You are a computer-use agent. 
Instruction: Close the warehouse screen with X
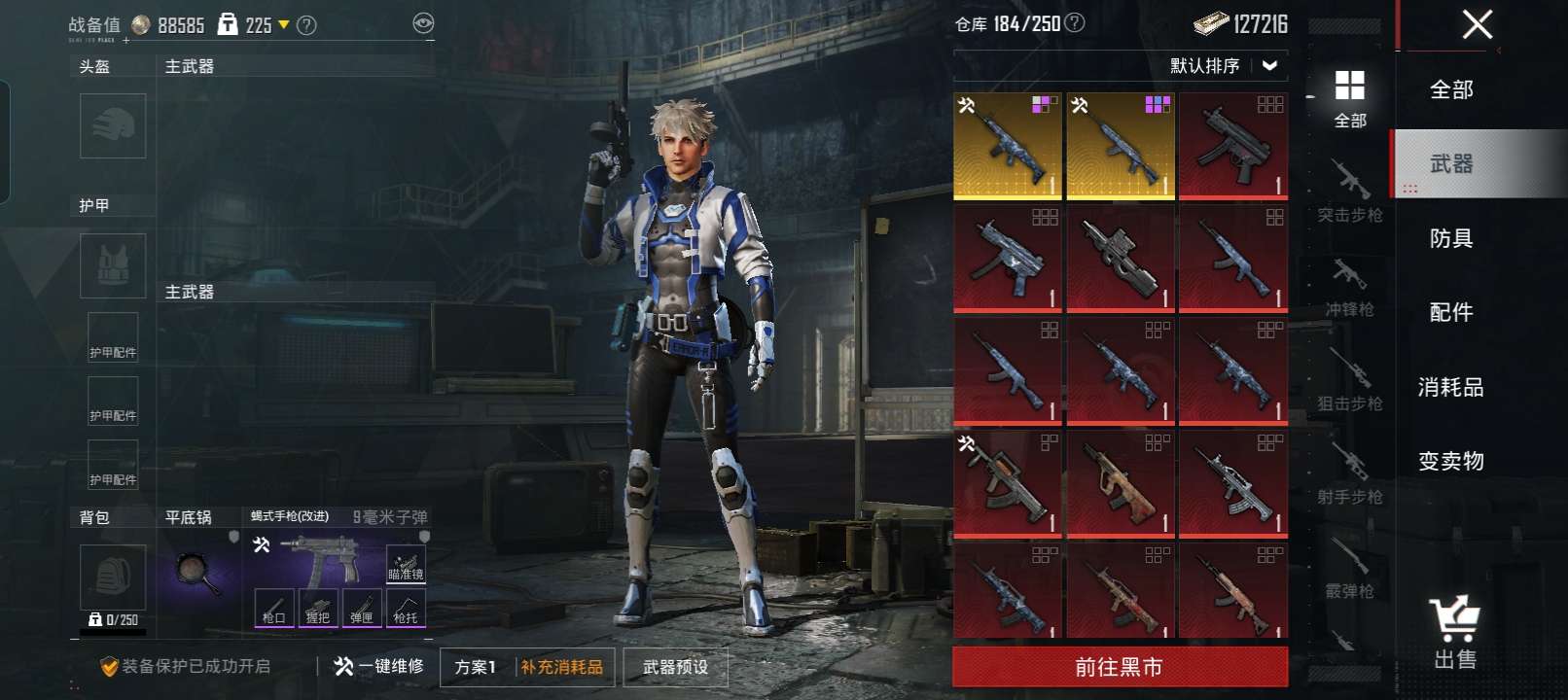click(x=1477, y=24)
